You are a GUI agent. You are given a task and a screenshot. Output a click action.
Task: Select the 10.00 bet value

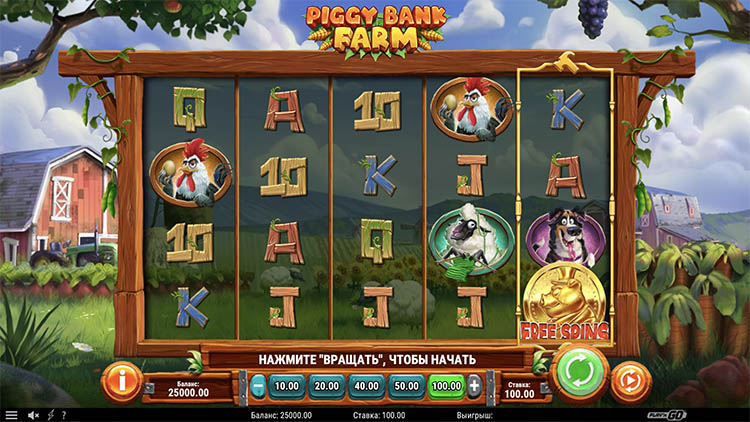[288, 385]
